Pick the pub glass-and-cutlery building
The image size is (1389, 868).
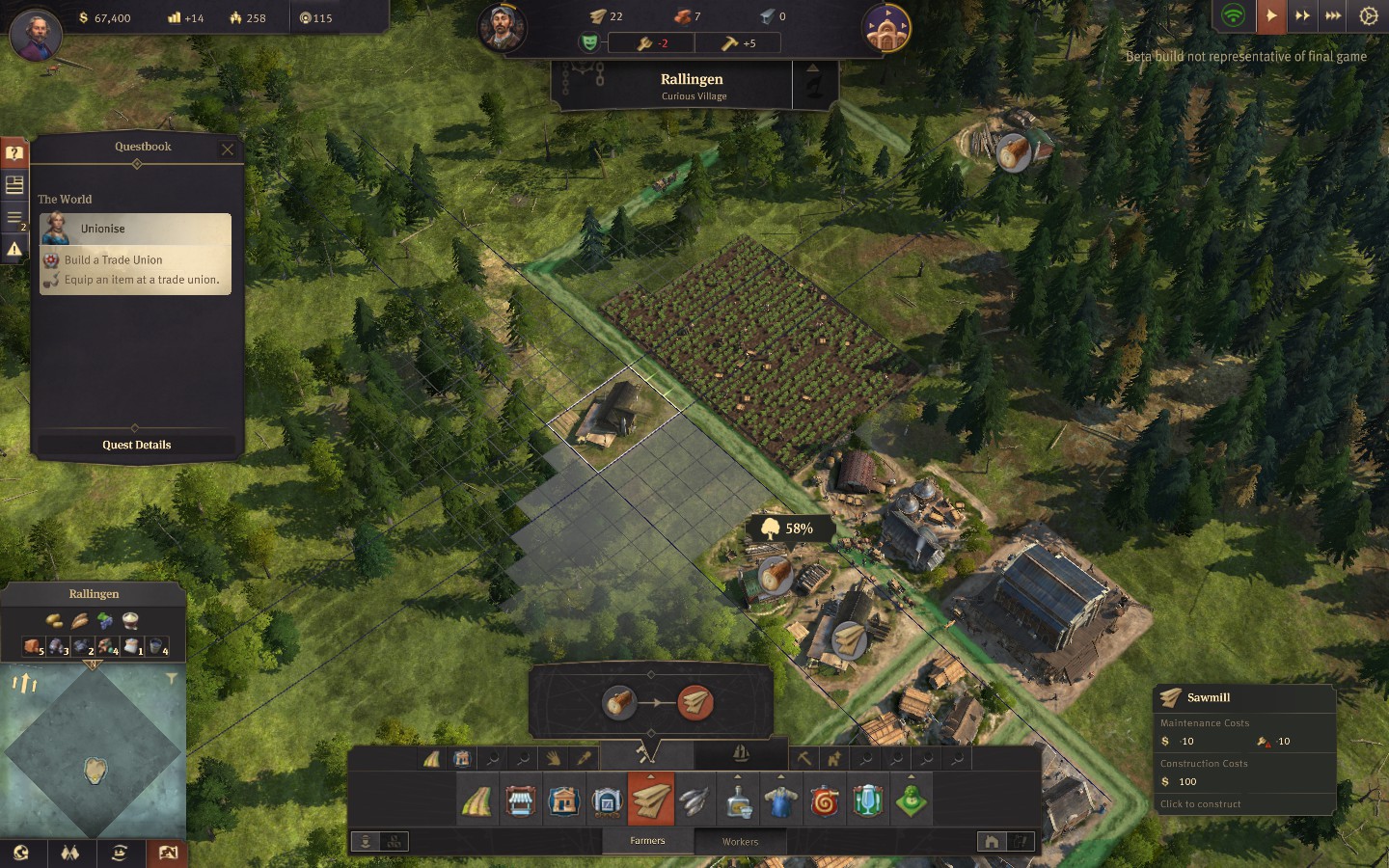[x=868, y=801]
